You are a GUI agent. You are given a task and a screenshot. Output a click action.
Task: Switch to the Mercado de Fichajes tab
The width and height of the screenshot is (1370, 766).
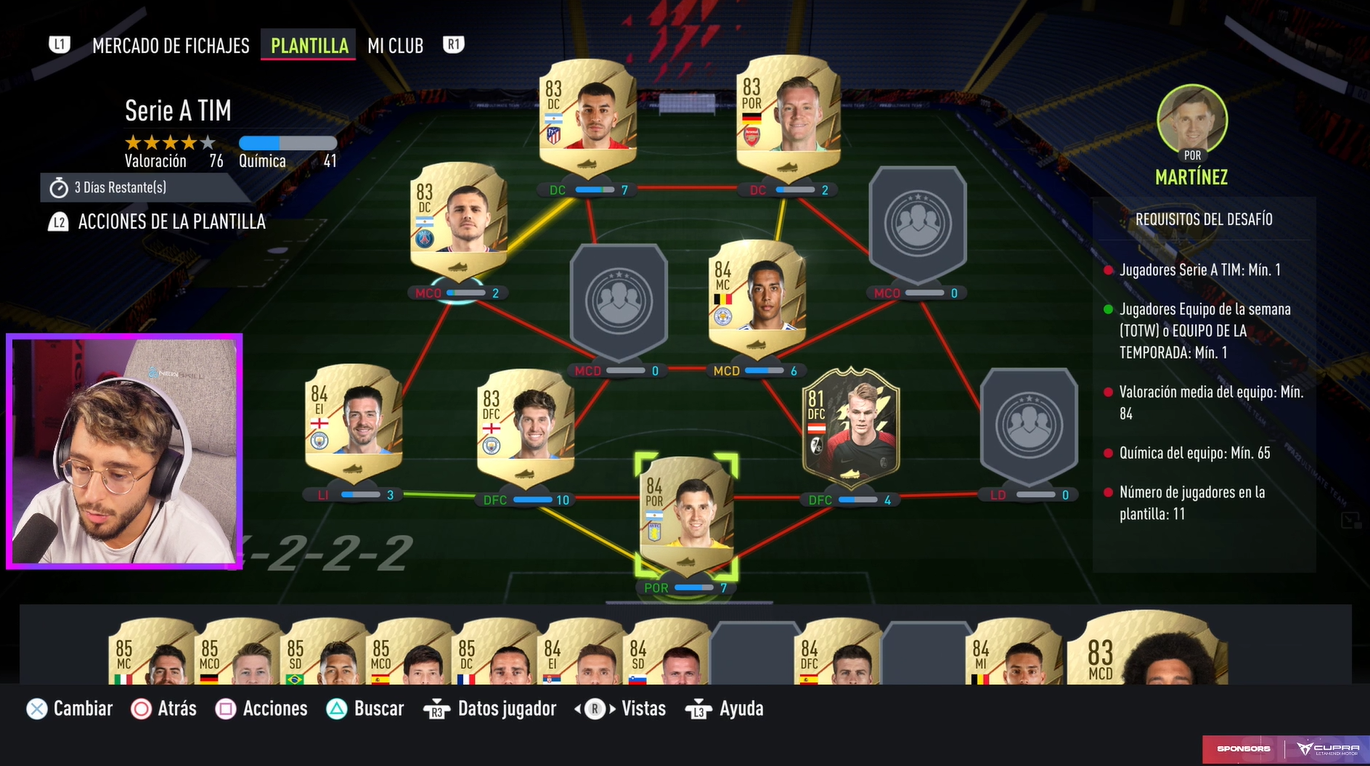170,46
